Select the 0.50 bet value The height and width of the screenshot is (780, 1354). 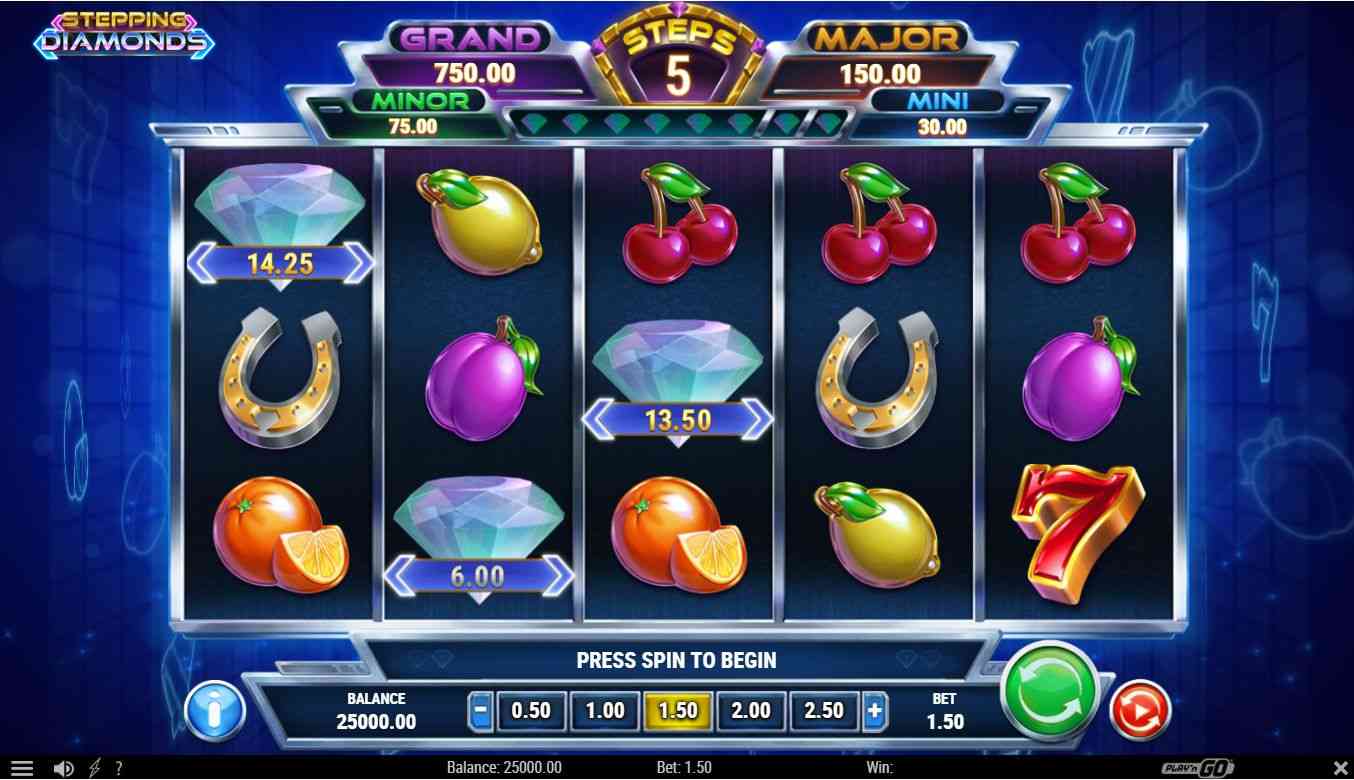(531, 711)
